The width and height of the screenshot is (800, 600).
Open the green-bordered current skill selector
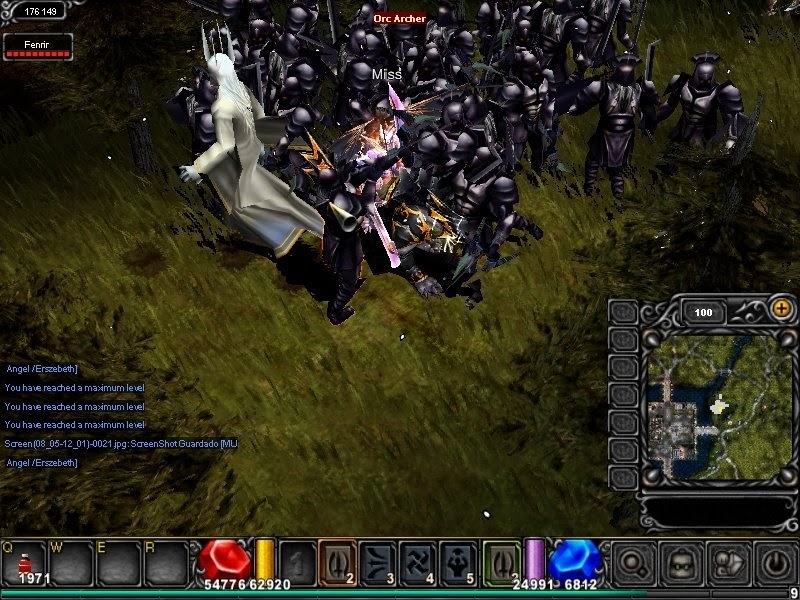click(502, 560)
